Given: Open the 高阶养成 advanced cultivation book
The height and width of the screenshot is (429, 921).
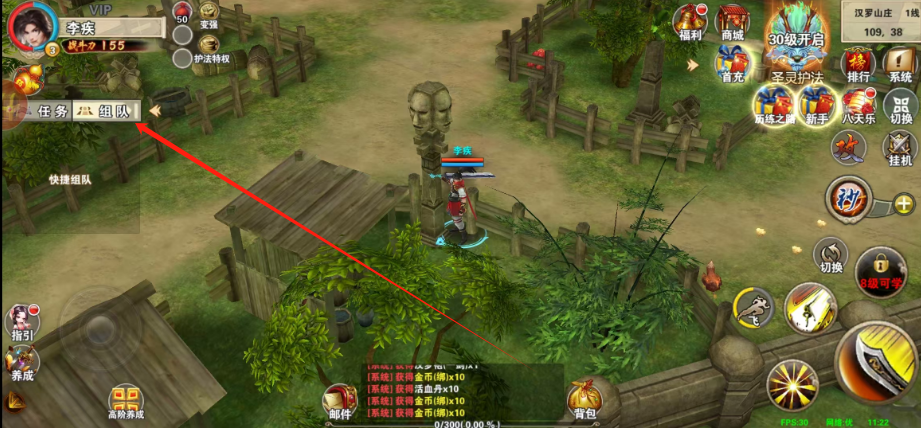Looking at the screenshot, I should [x=125, y=400].
